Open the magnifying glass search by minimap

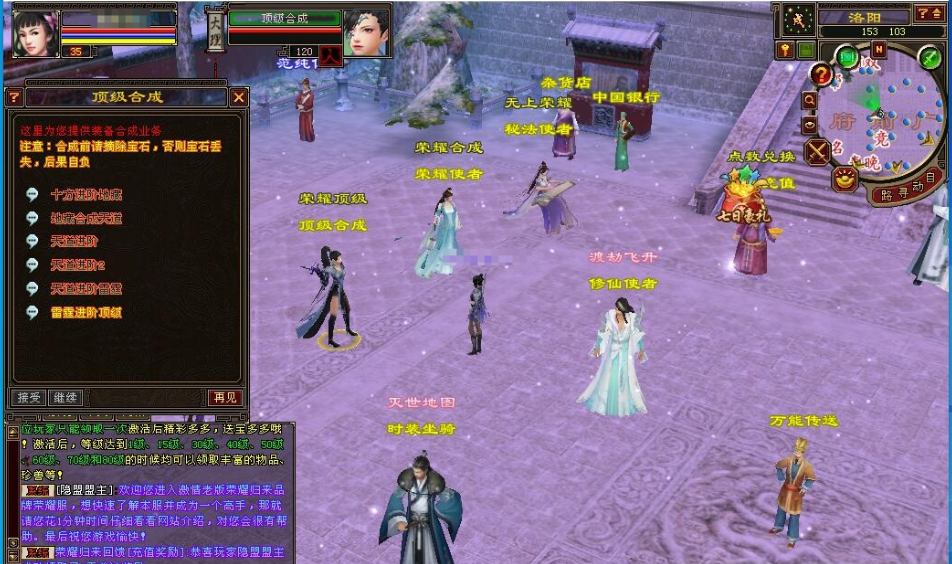tap(809, 101)
